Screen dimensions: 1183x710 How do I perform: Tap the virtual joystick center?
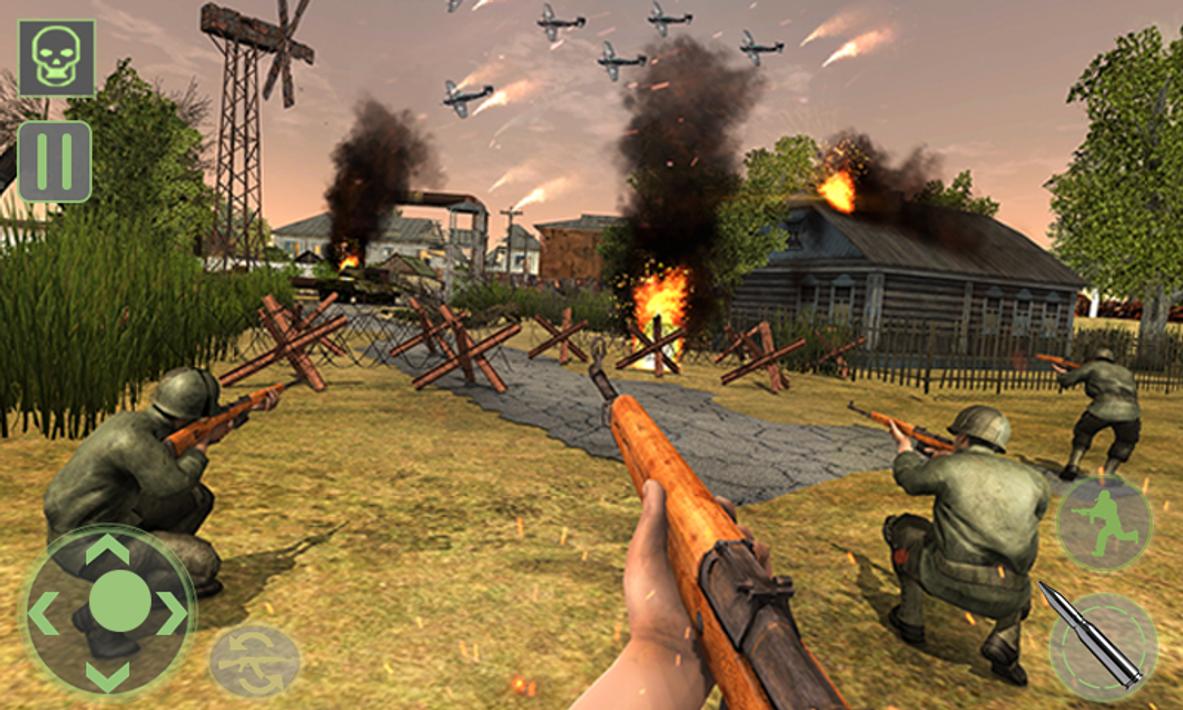119,601
